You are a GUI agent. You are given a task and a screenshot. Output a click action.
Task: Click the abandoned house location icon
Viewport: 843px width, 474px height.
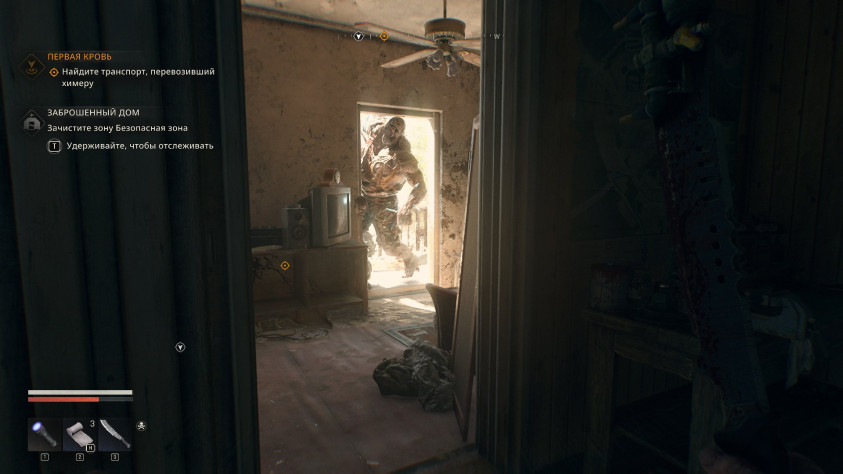click(x=32, y=121)
